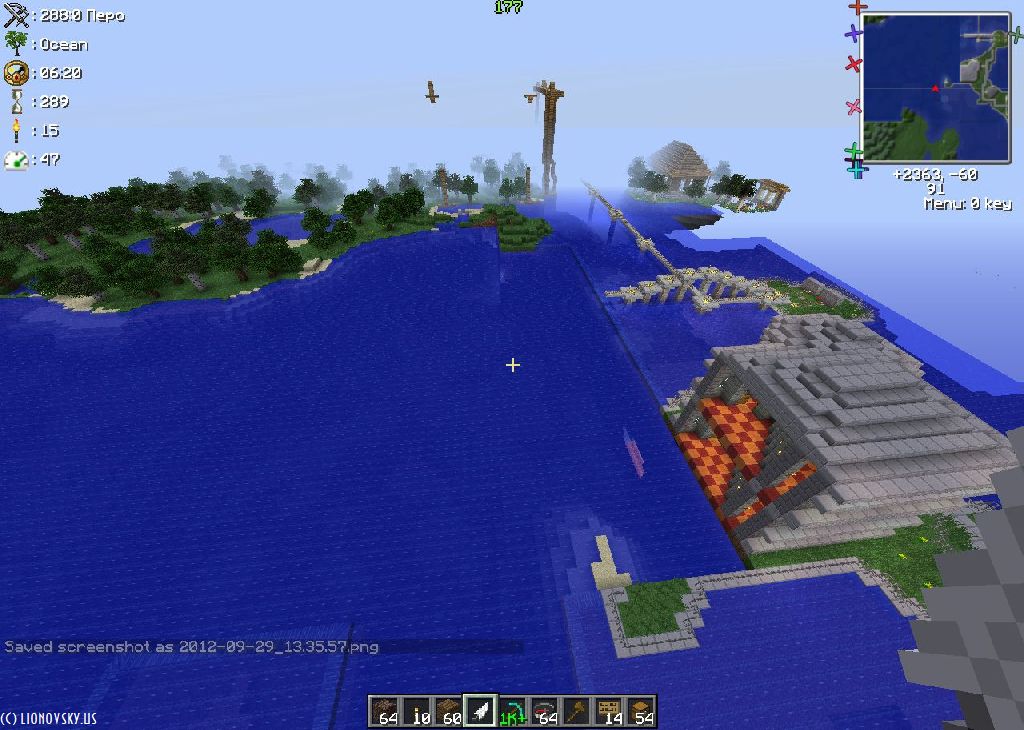
Task: Choose the torch stack of 10
Action: (417, 711)
